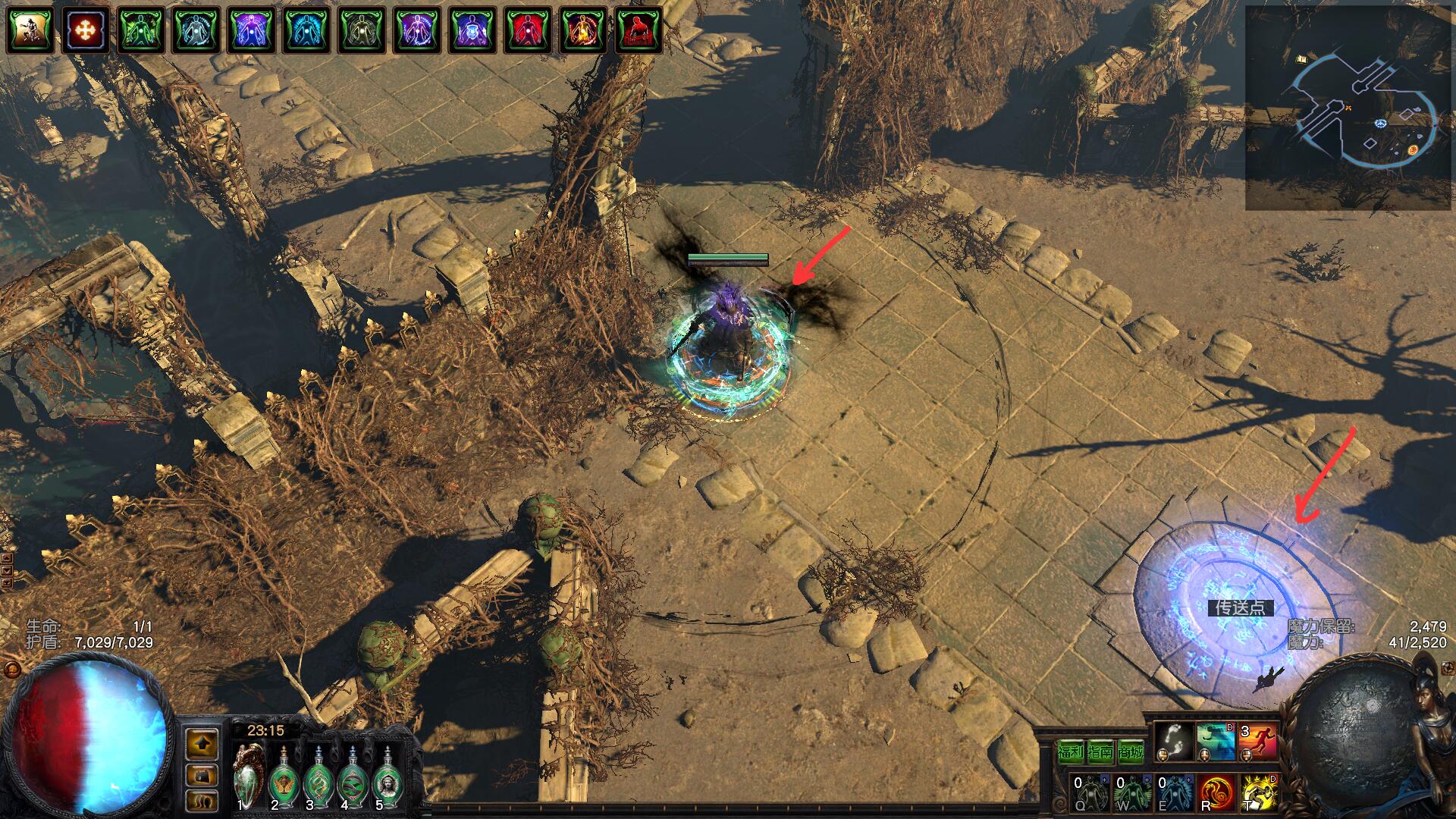Activate the teal dash skill icon

coord(1216,742)
